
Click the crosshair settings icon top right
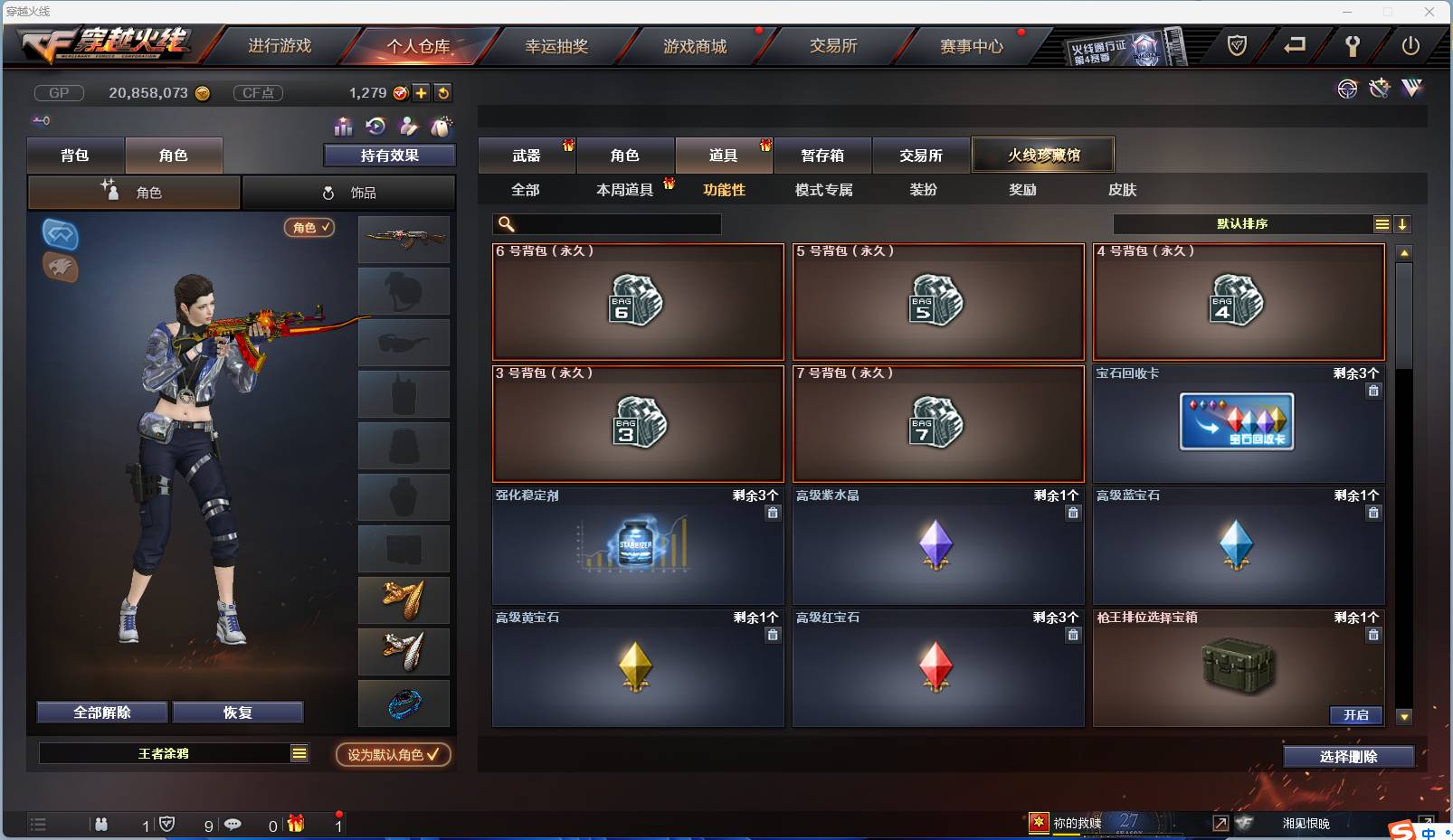(x=1348, y=89)
